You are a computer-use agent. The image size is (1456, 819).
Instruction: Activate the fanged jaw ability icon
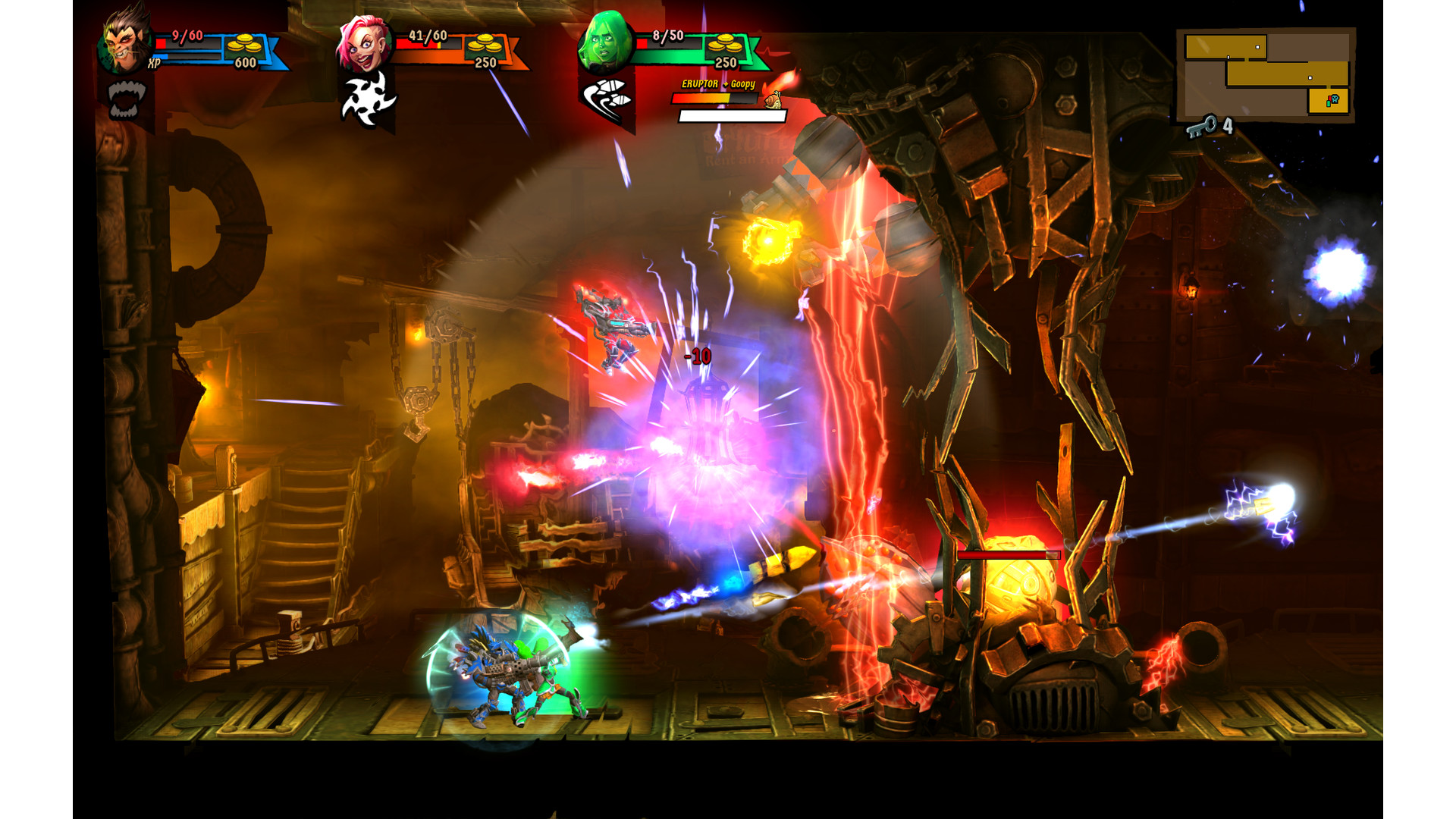(125, 99)
